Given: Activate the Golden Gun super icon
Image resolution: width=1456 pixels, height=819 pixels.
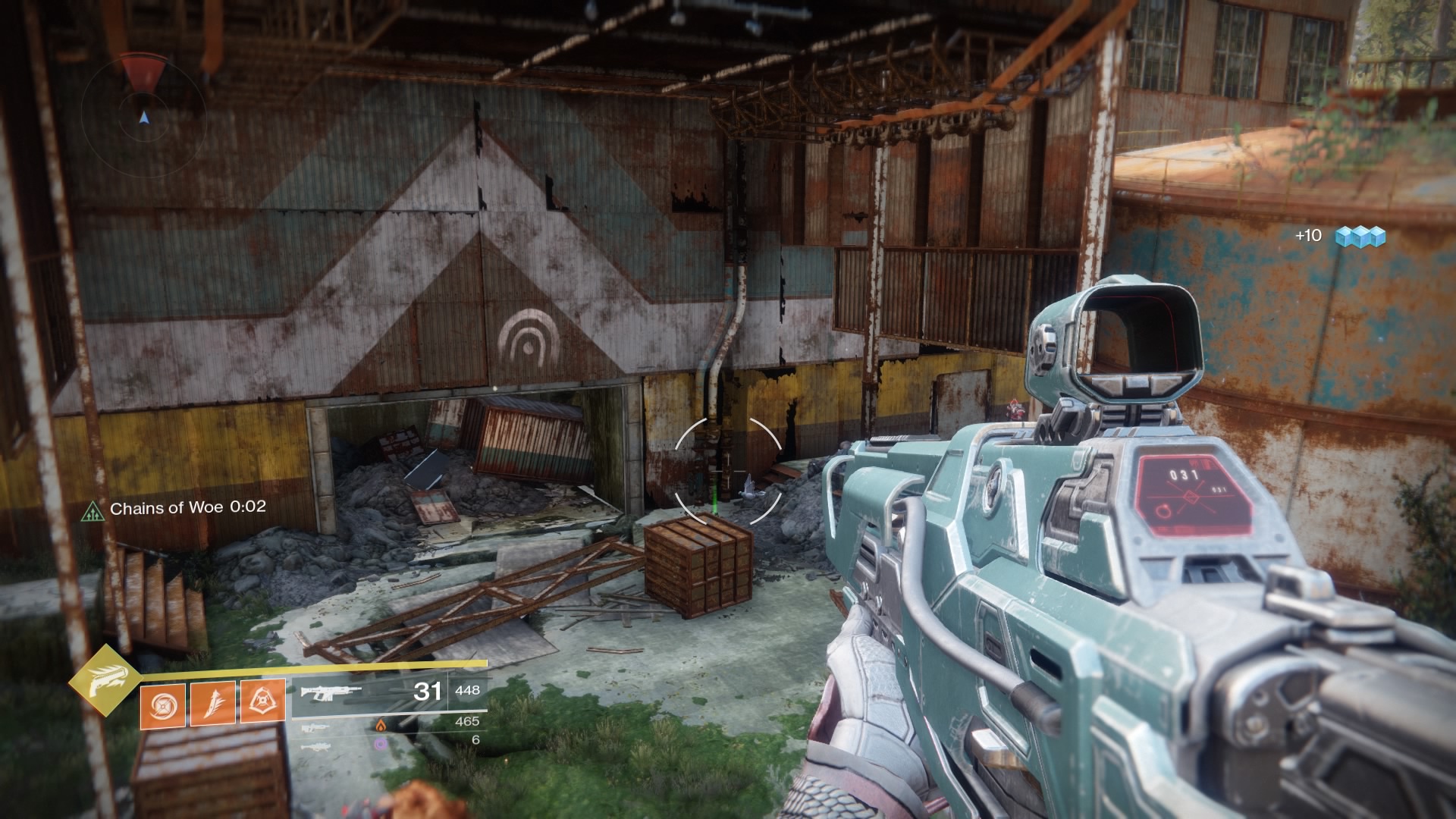Looking at the screenshot, I should pyautogui.click(x=105, y=682).
